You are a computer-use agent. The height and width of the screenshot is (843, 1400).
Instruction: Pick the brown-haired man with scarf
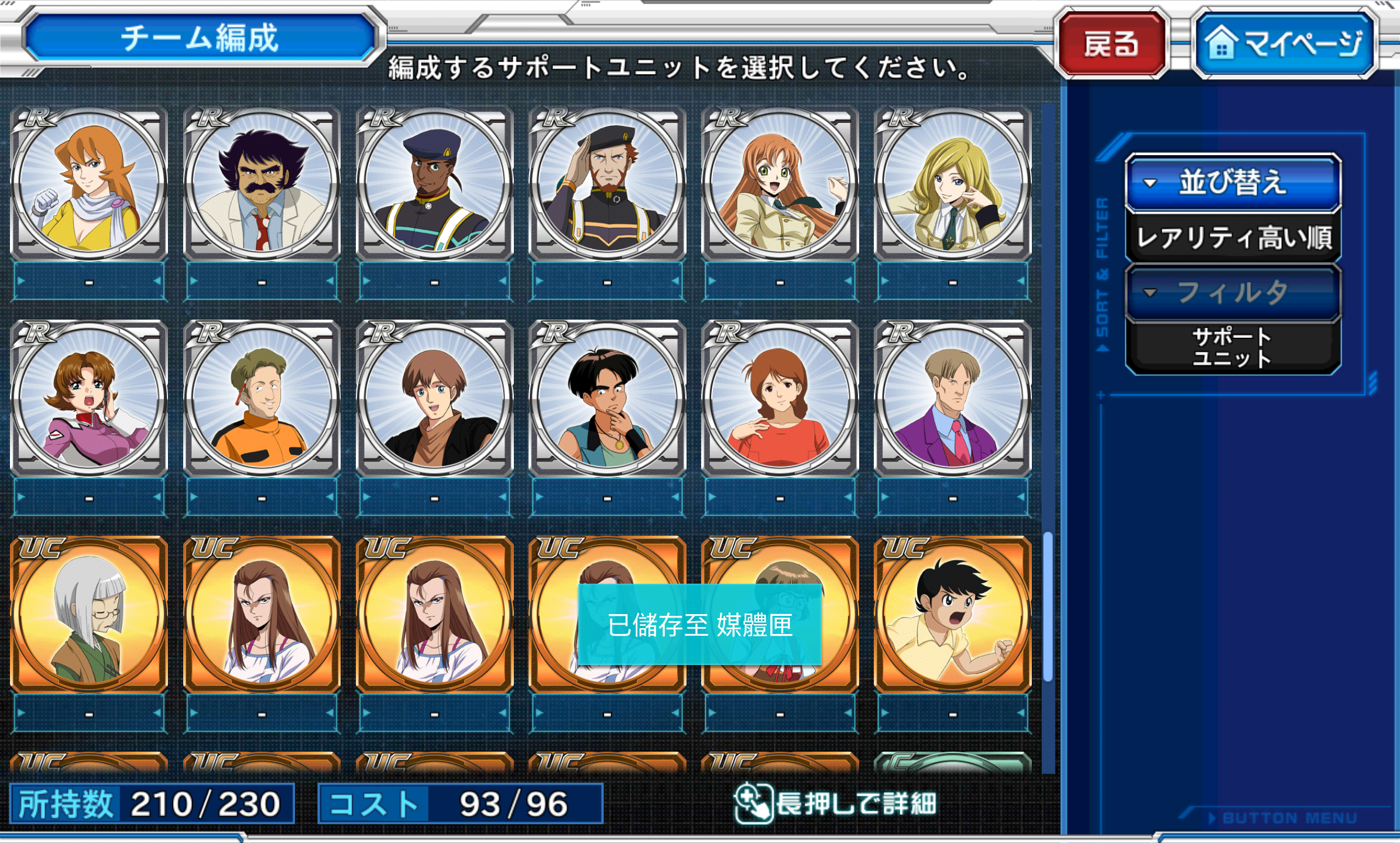click(x=434, y=399)
